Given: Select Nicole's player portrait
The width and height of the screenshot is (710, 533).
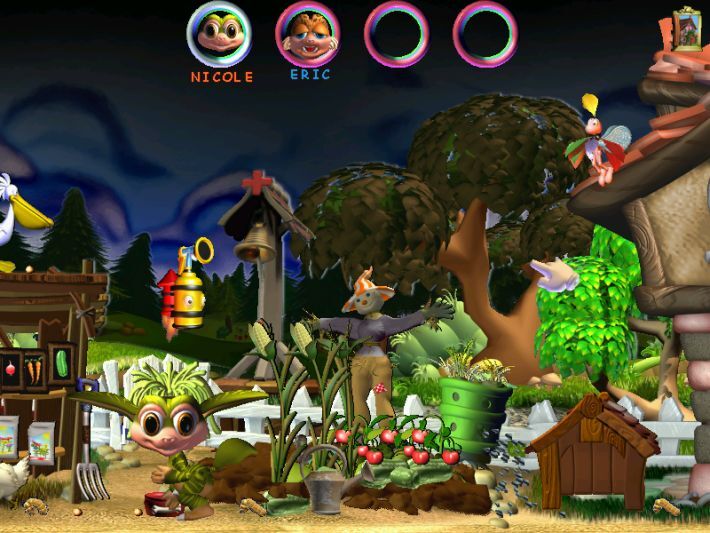Looking at the screenshot, I should [x=219, y=34].
